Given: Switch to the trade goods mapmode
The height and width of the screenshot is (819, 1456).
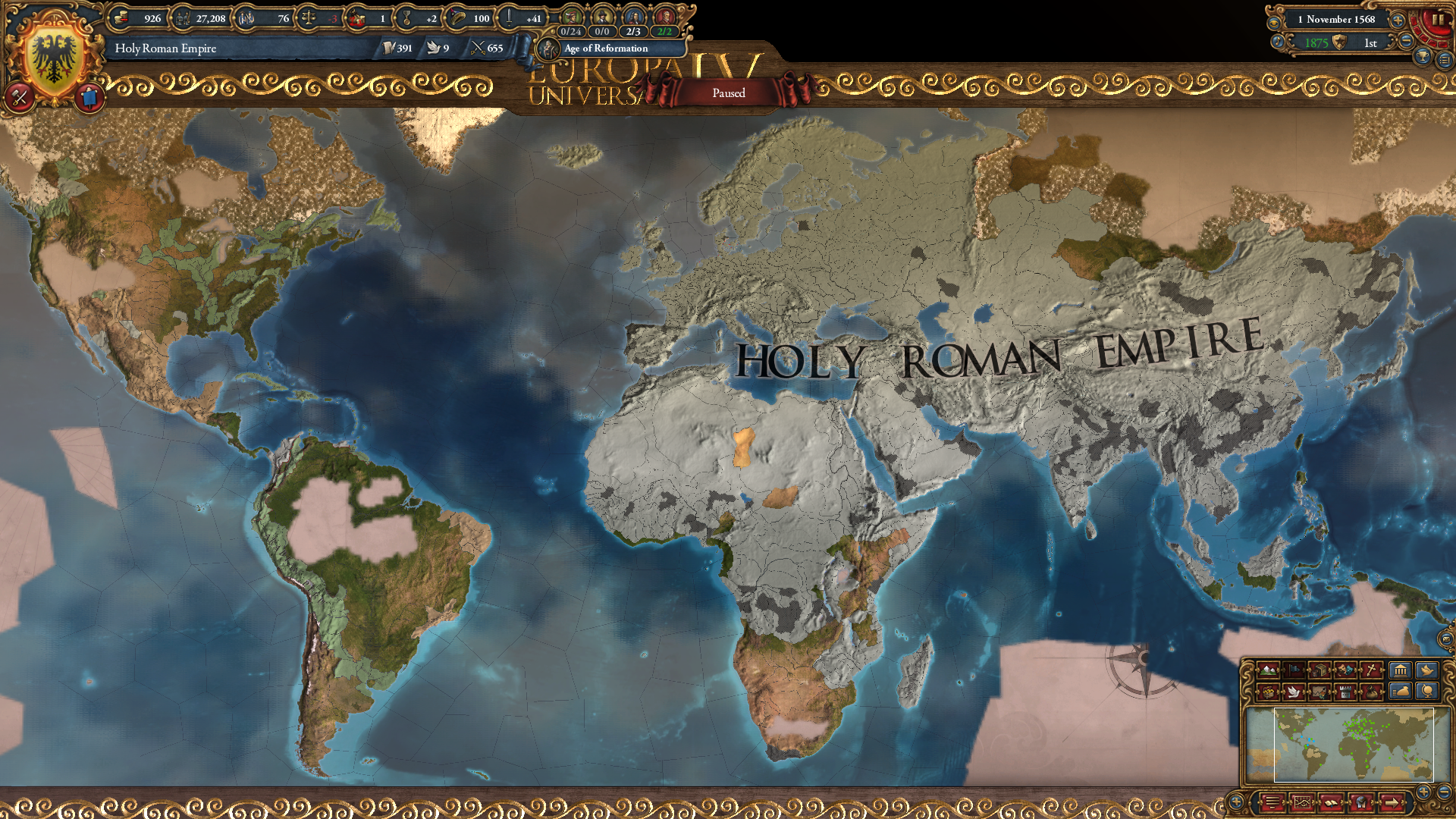Looking at the screenshot, I should [1319, 671].
